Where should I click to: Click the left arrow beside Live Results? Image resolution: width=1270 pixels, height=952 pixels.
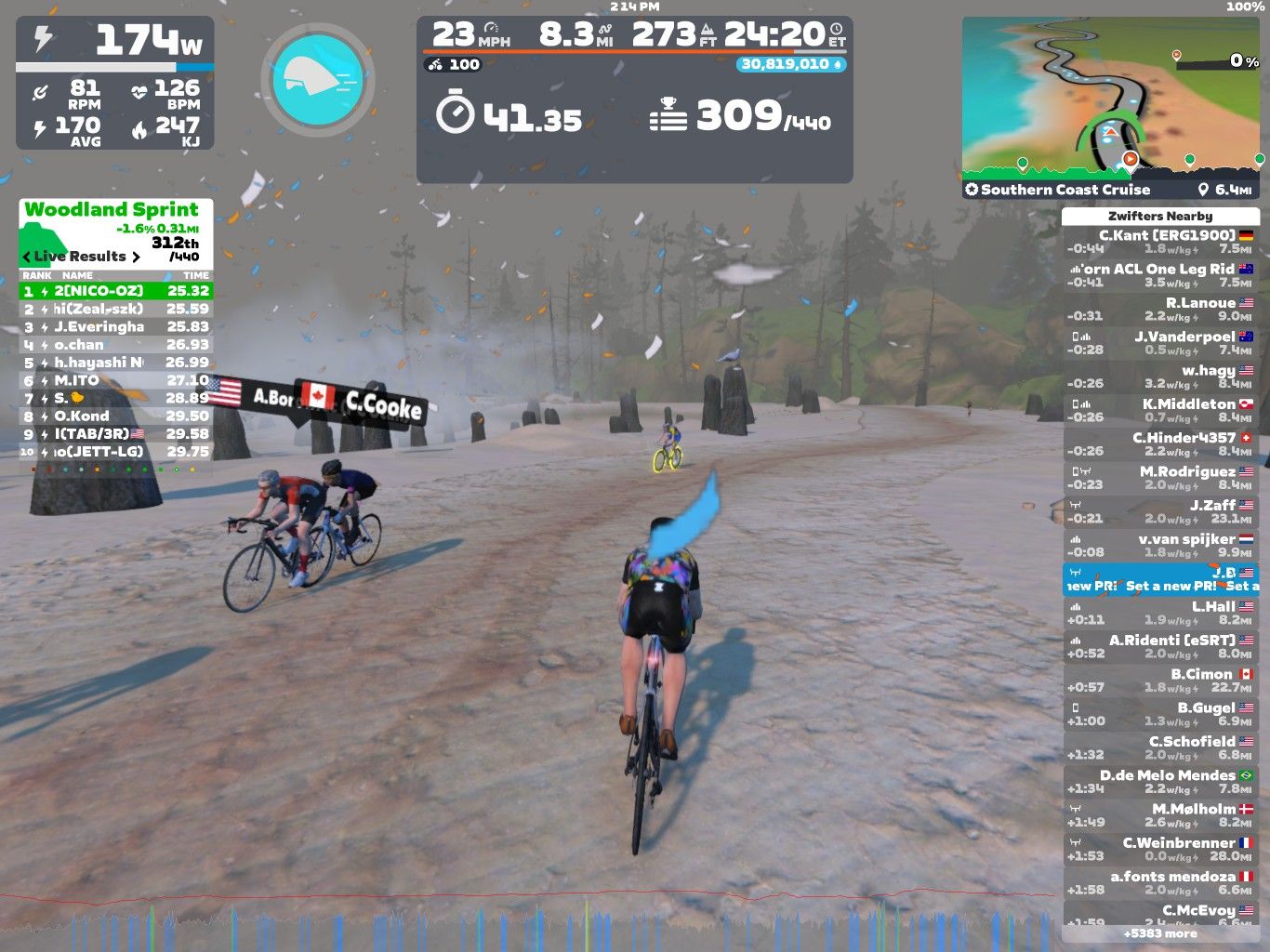click(27, 257)
